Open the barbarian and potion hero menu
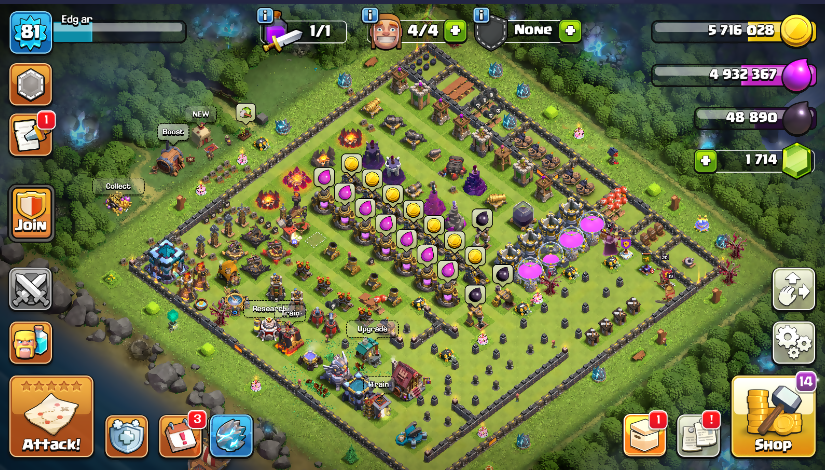The width and height of the screenshot is (825, 470). (x=30, y=343)
